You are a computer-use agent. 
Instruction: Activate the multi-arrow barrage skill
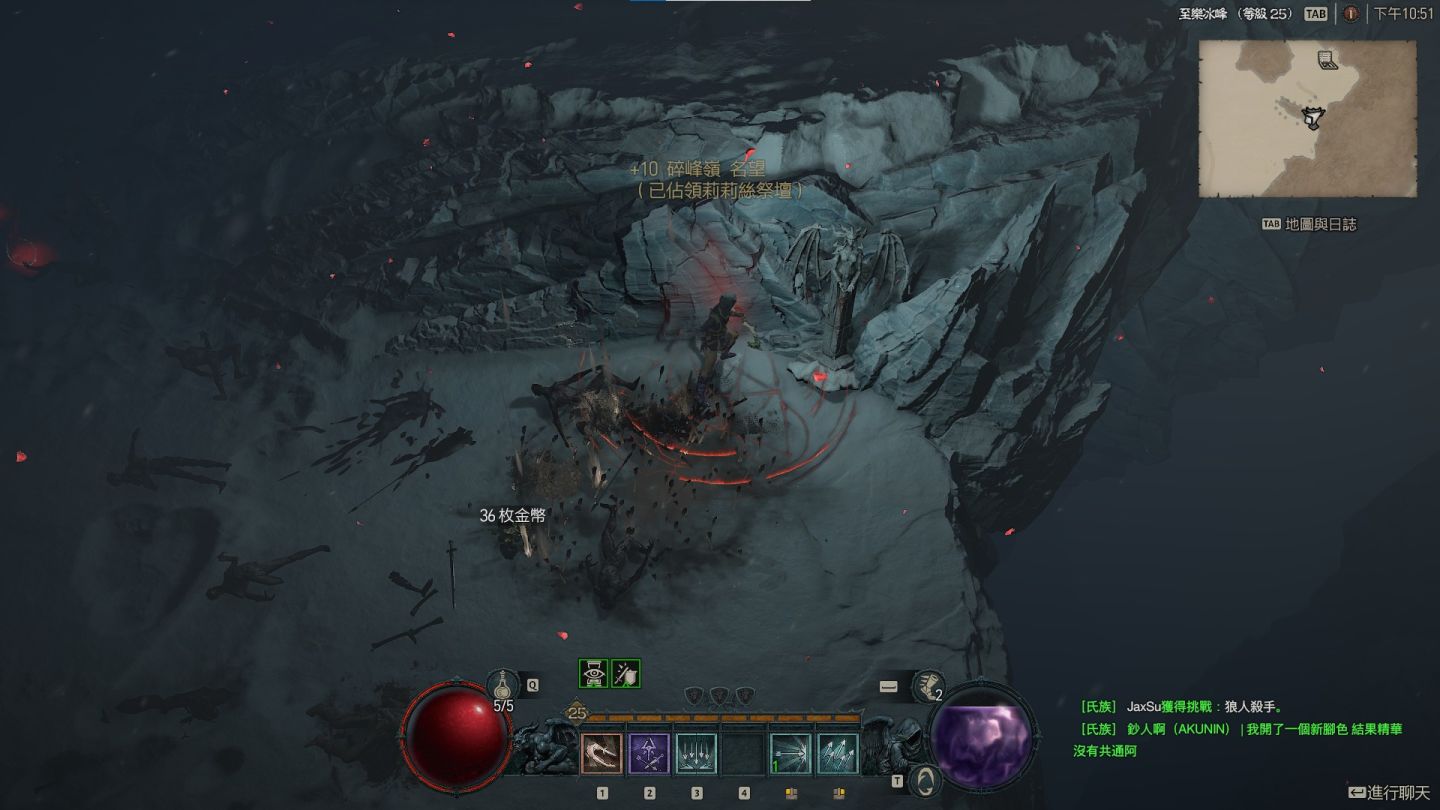[x=837, y=754]
